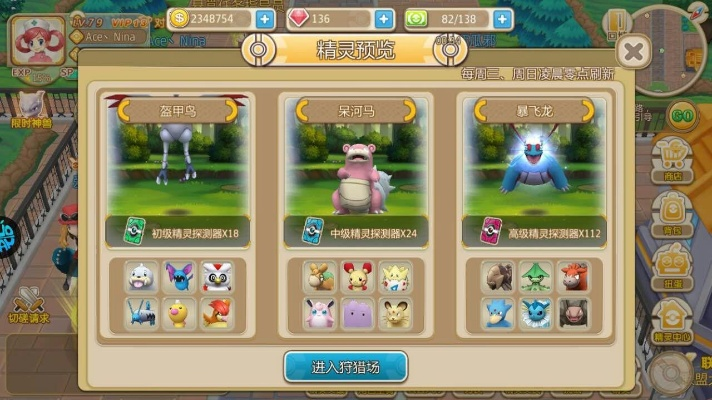This screenshot has height=400, width=712.
Task: Open the pink Wigglytuff preview icon
Action: 322,313
